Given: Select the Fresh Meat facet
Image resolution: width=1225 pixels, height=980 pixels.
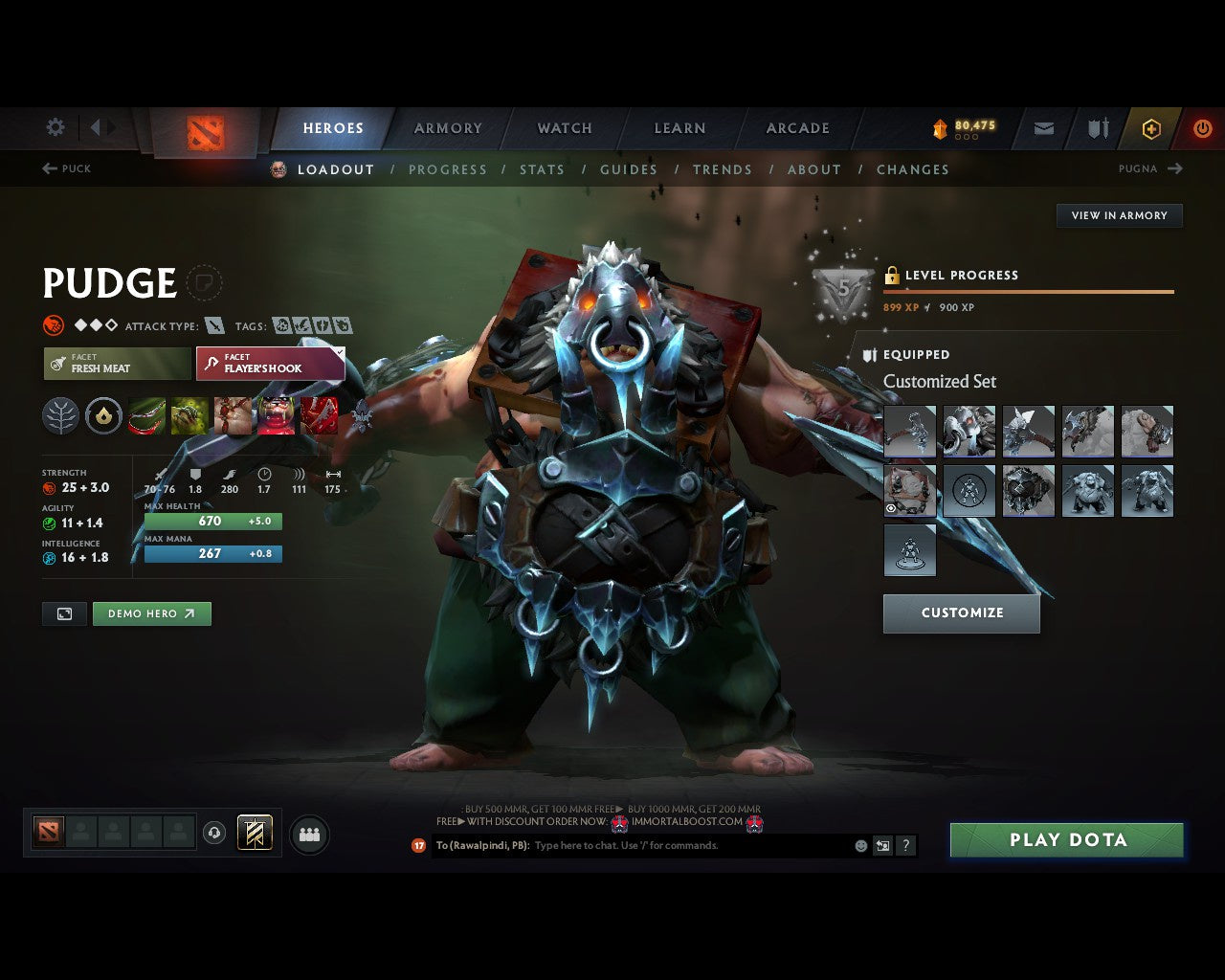Looking at the screenshot, I should coord(116,364).
